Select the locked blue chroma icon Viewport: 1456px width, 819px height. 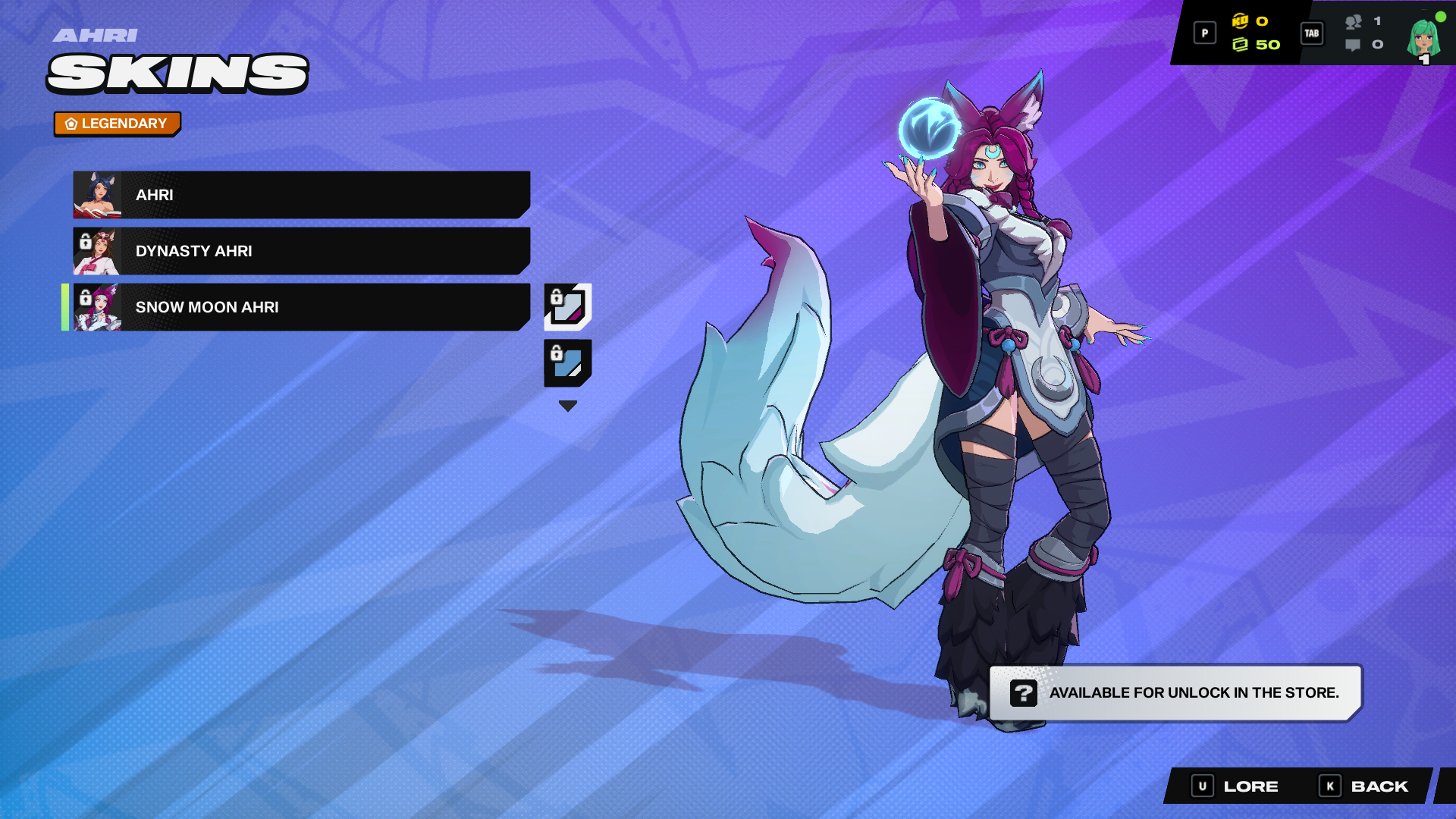coord(567,364)
